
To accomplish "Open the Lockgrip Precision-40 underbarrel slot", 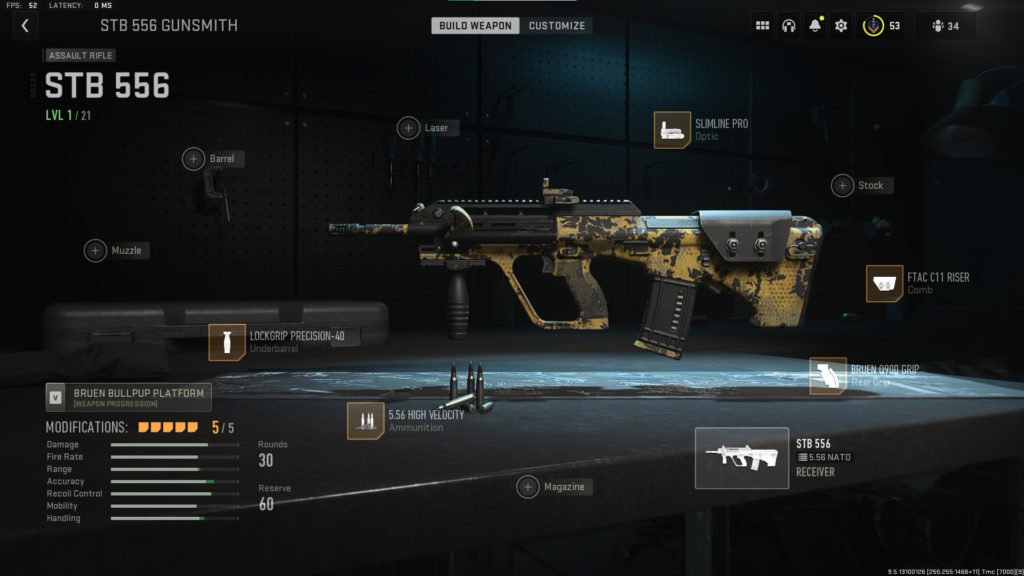I will tap(227, 342).
